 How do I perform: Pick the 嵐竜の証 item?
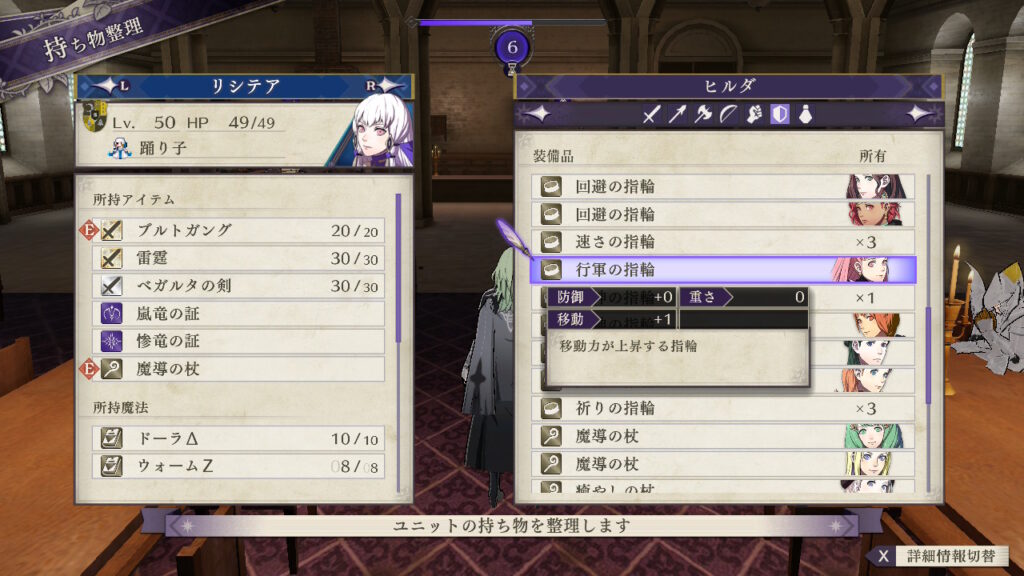[x=240, y=314]
